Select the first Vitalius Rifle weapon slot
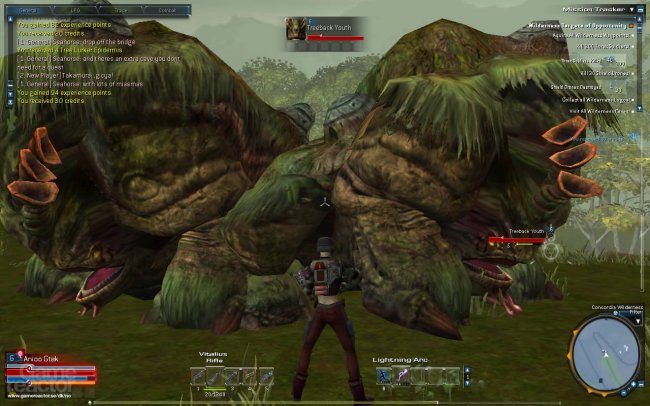 [x=200, y=376]
